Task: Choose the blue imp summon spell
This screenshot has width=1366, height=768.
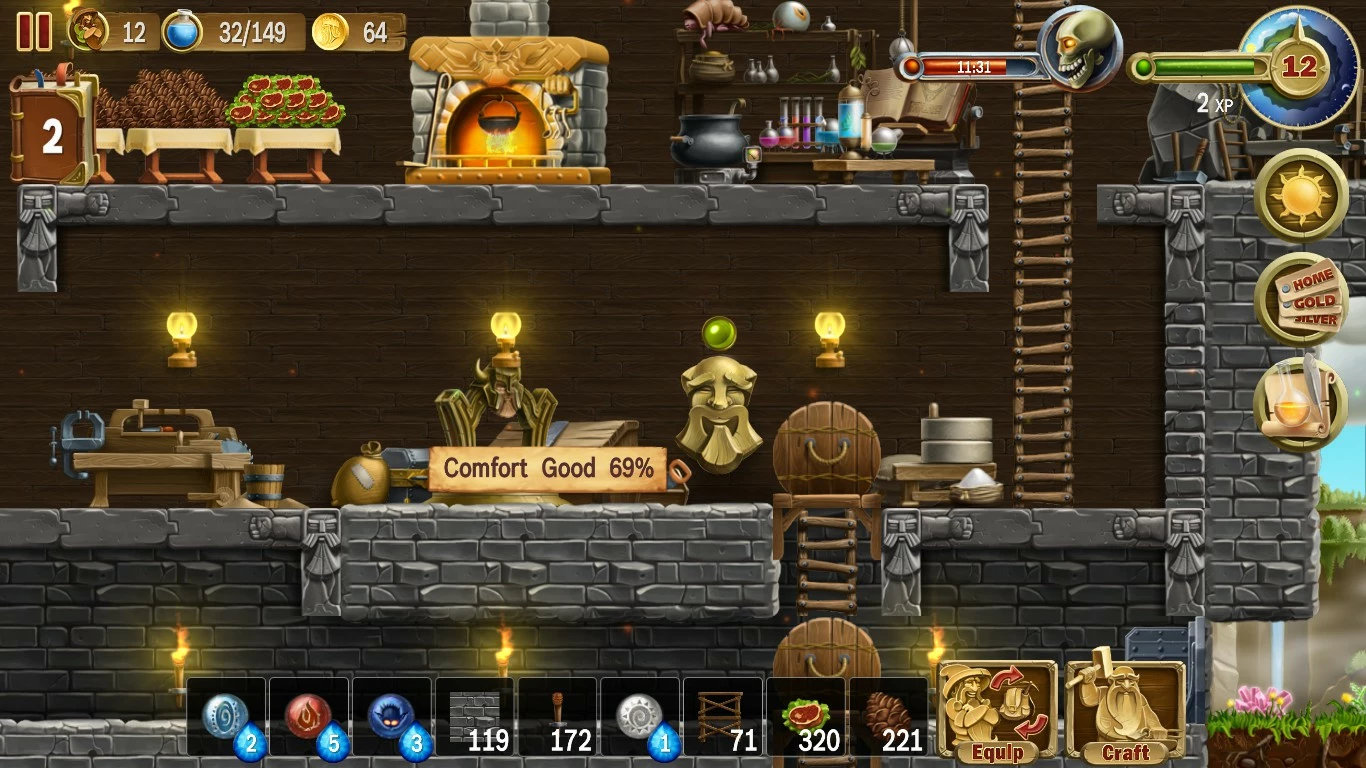Action: pos(392,718)
